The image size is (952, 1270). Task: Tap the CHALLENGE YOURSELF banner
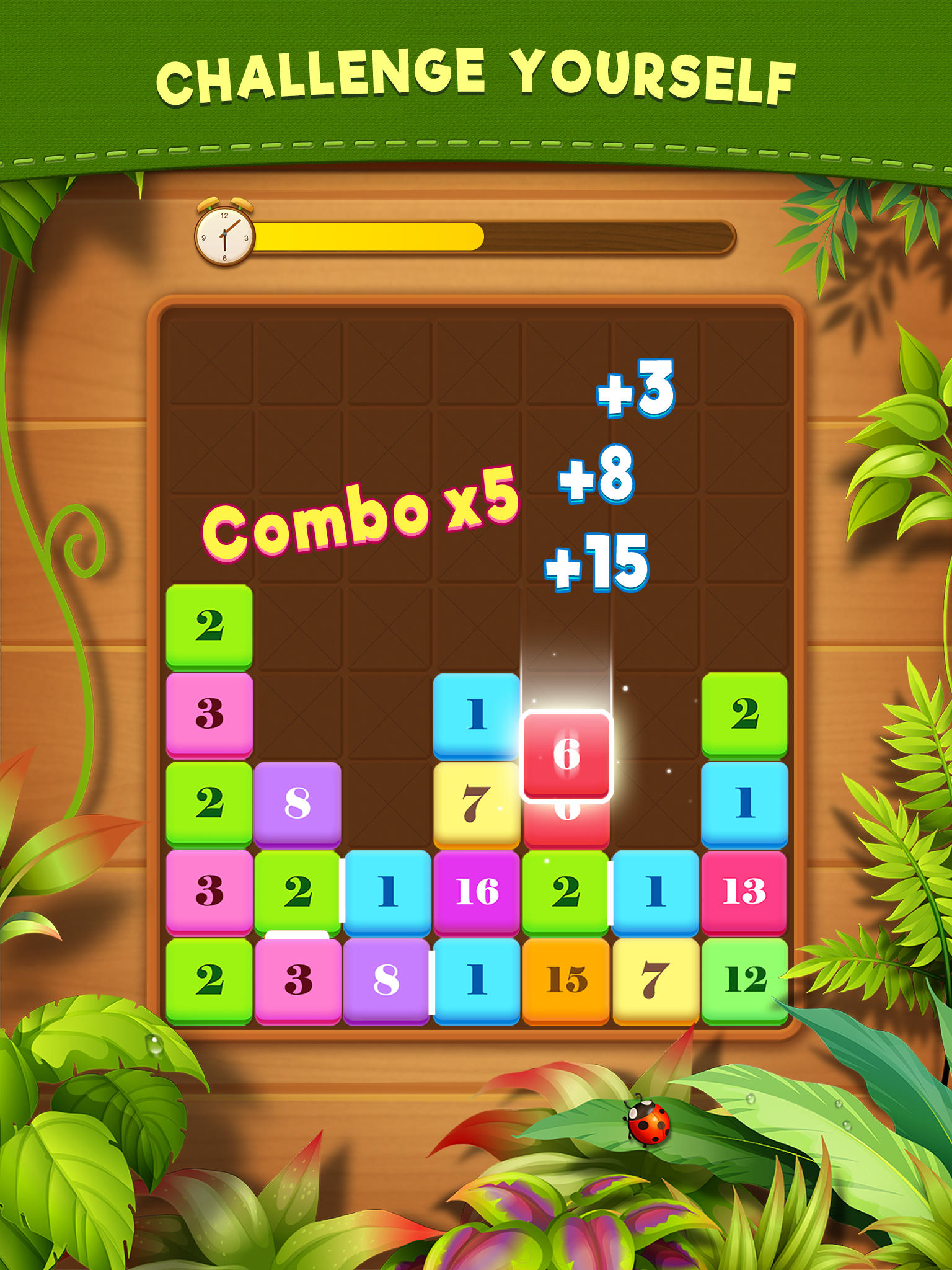pos(476,74)
